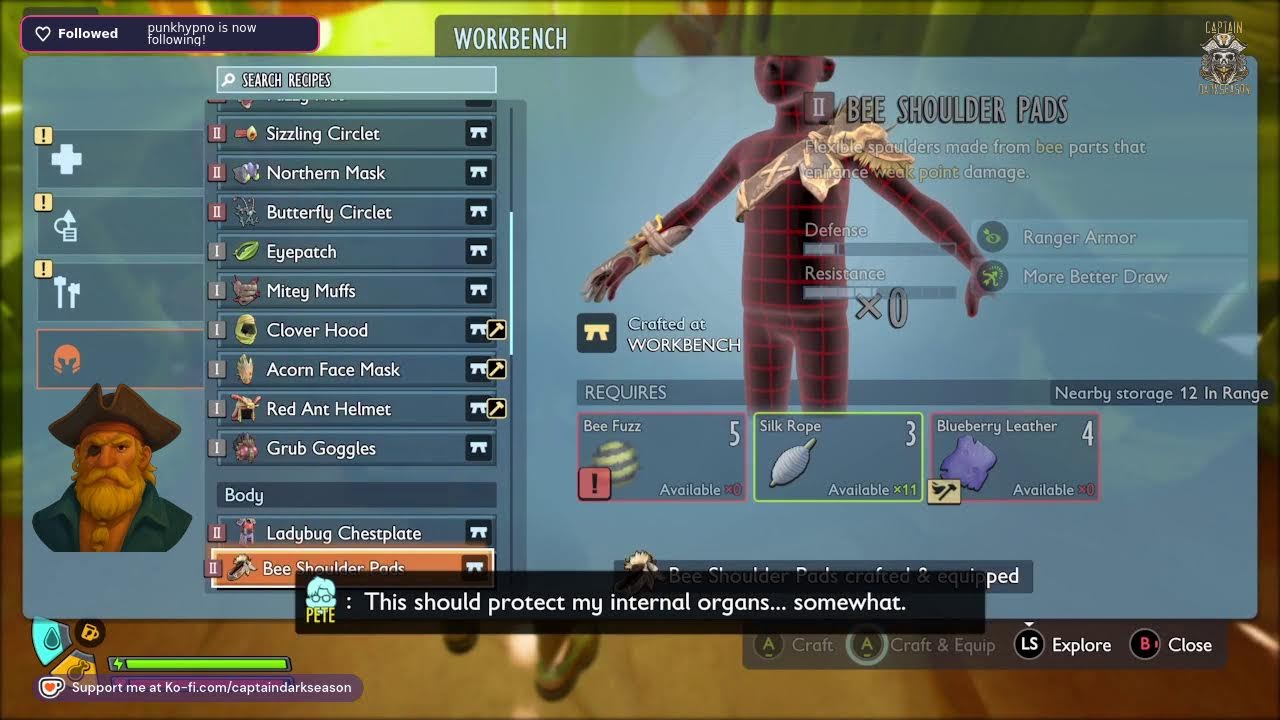Open the Ko-fi support link banner
The width and height of the screenshot is (1280, 720).
[200, 688]
